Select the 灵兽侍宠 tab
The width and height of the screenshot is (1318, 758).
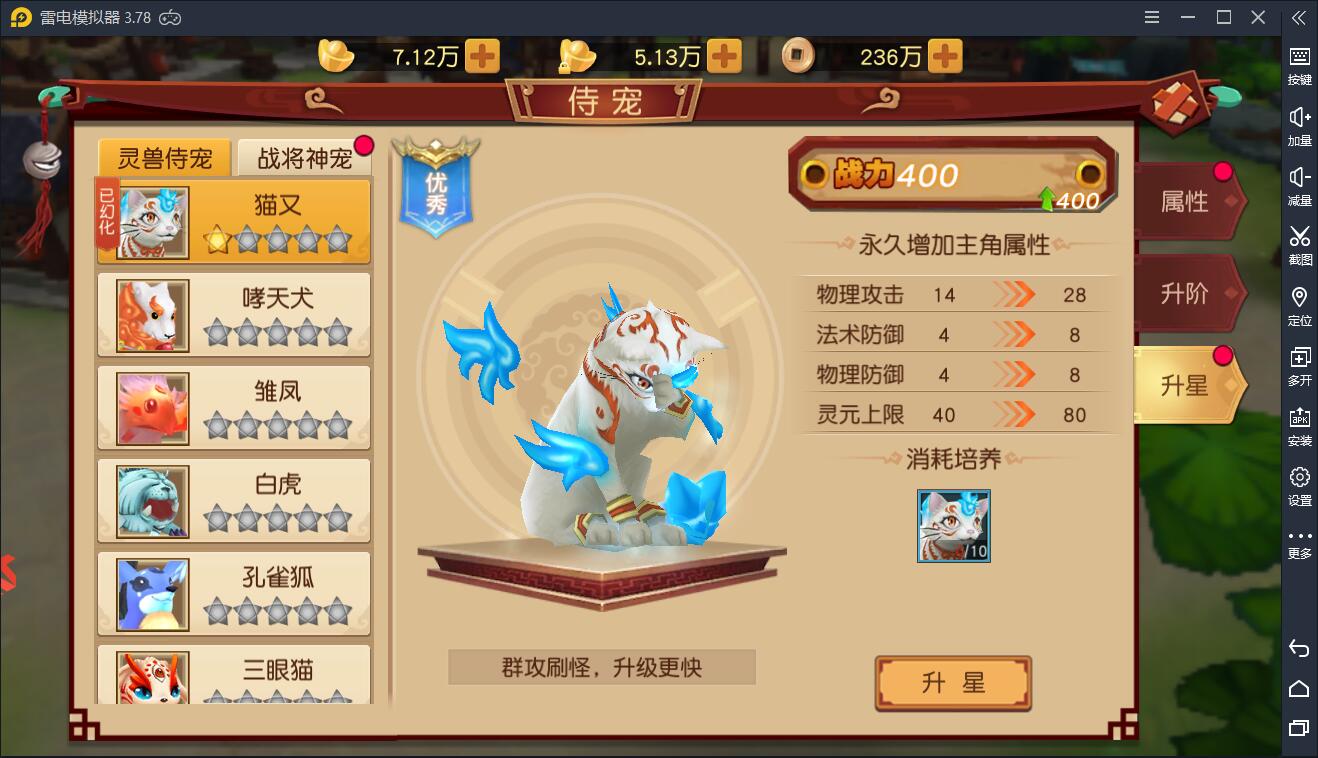coord(165,158)
